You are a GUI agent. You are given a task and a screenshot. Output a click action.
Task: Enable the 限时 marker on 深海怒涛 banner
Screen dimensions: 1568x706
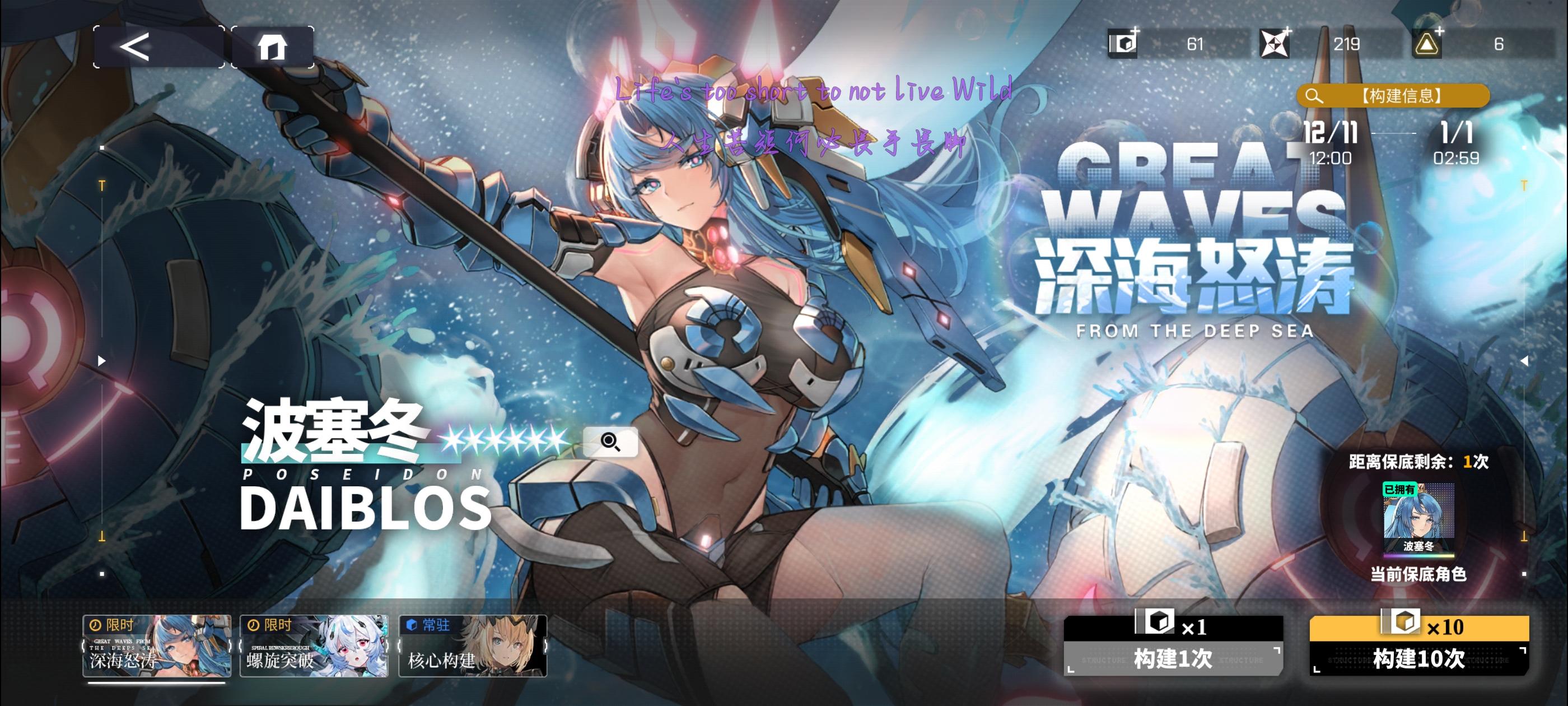point(112,624)
